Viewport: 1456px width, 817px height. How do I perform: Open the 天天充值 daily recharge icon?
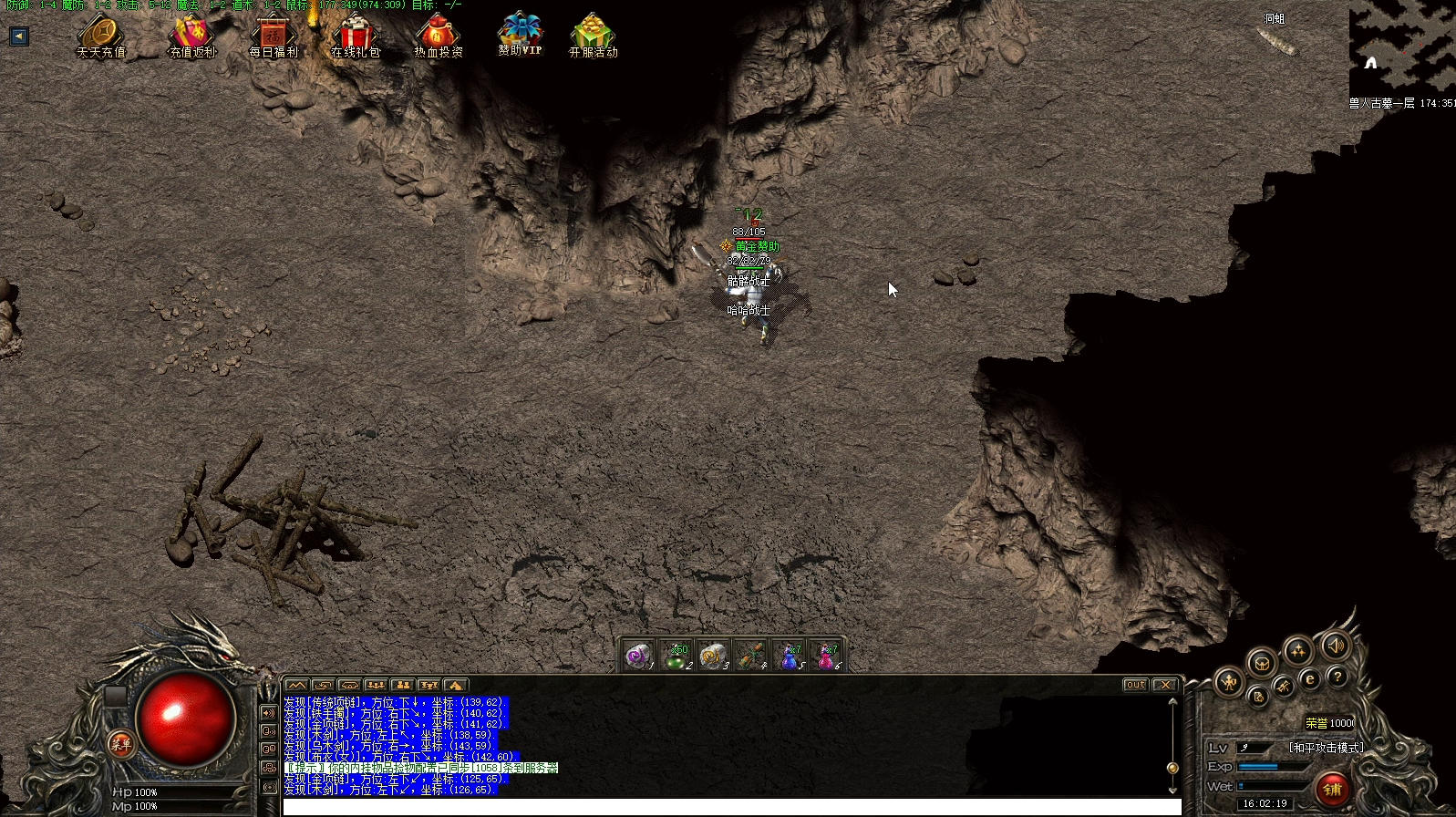101,36
